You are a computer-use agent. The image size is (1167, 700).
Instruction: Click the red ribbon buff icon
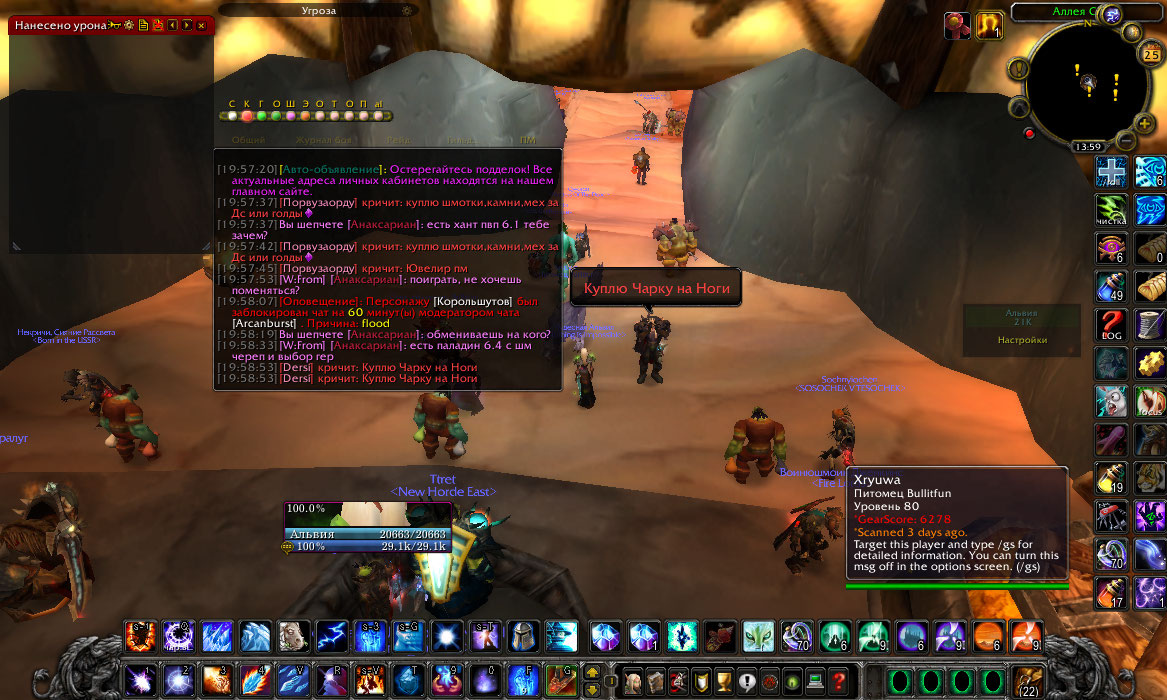click(x=957, y=25)
